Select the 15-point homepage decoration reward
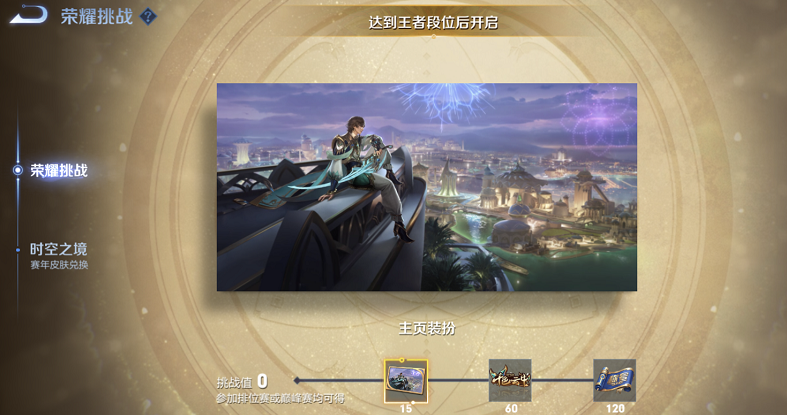Viewport: 787px width, 415px height. tap(406, 381)
